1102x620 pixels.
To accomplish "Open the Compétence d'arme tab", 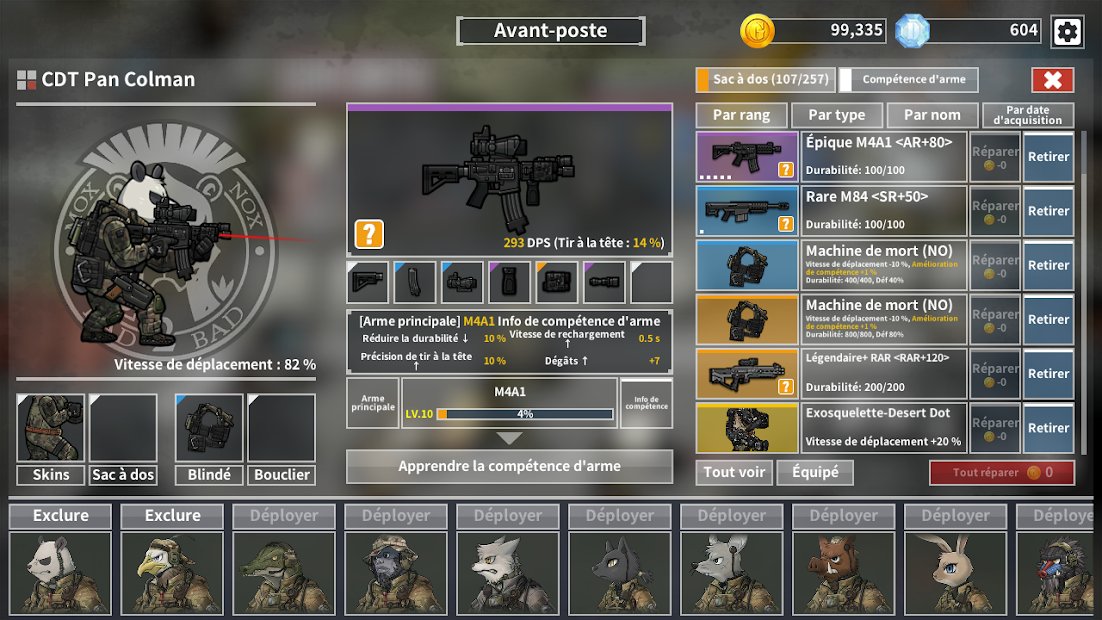I will pyautogui.click(x=908, y=80).
